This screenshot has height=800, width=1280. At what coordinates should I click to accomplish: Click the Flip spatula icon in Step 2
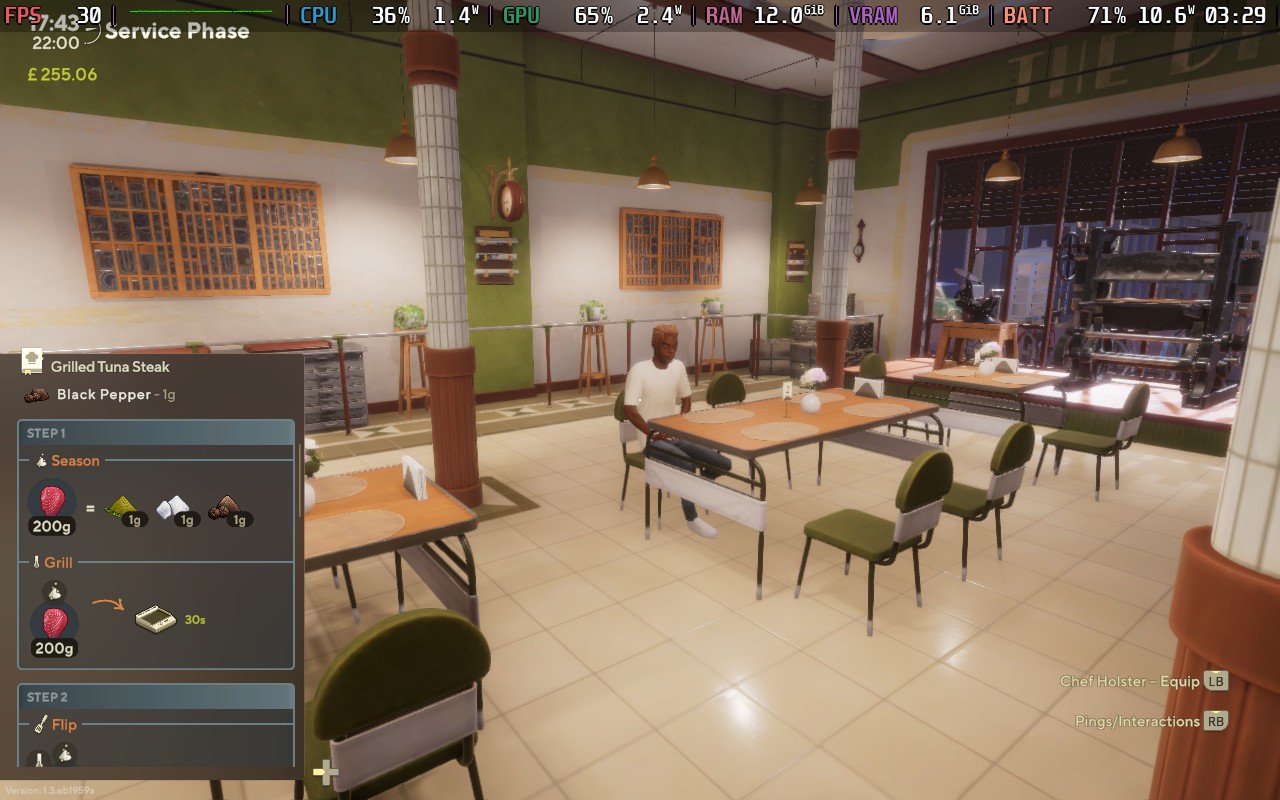coord(40,724)
